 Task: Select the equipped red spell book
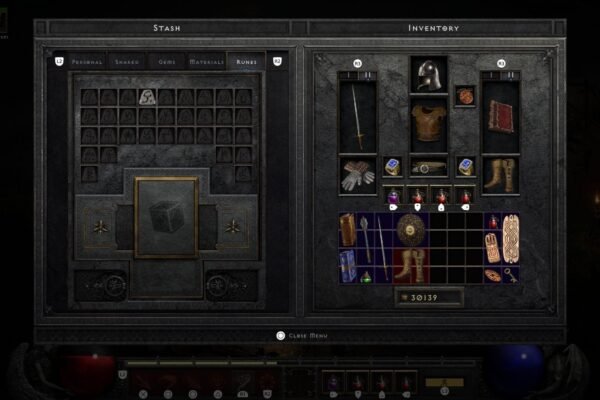pyautogui.click(x=500, y=116)
